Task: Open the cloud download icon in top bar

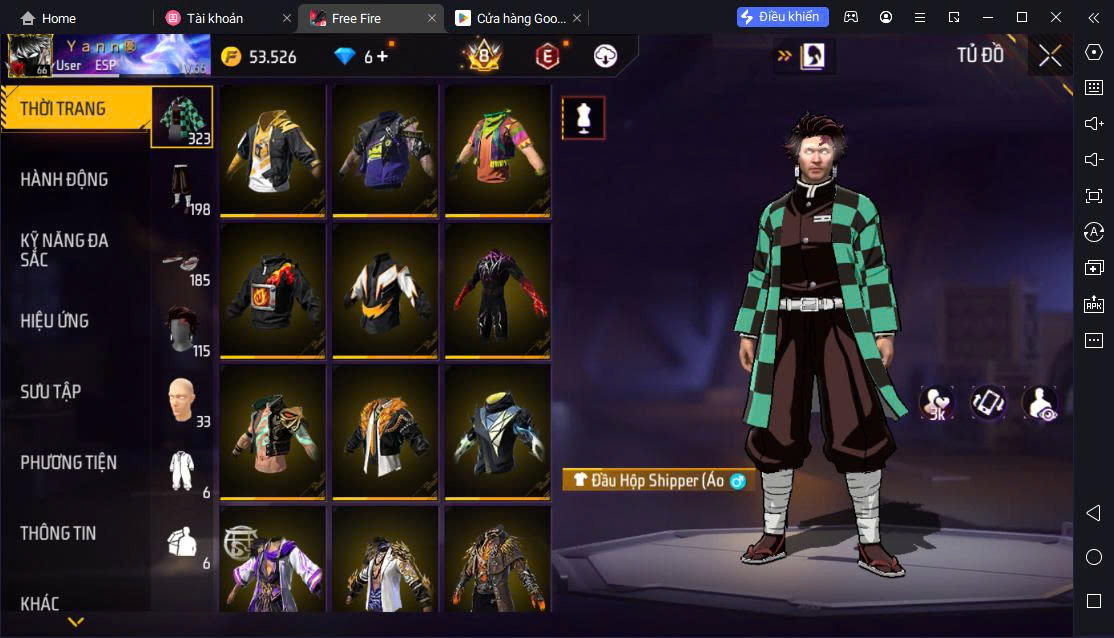Action: (x=605, y=56)
